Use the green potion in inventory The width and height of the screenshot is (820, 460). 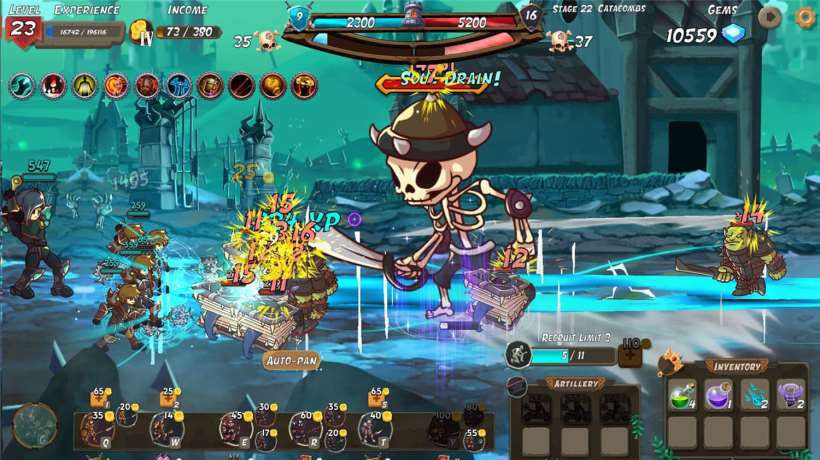tap(682, 394)
